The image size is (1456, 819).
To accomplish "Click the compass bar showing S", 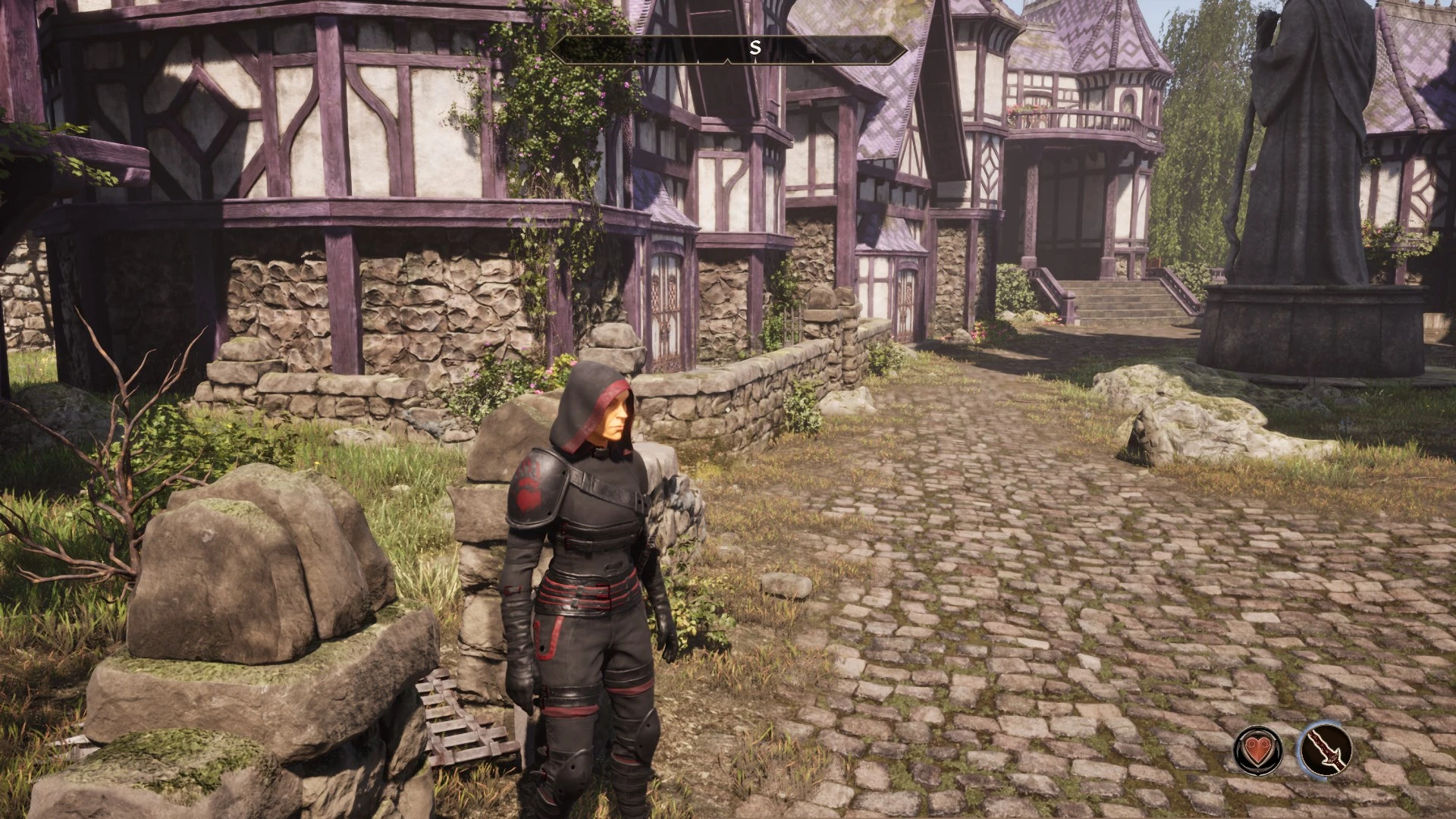I will pyautogui.click(x=730, y=49).
